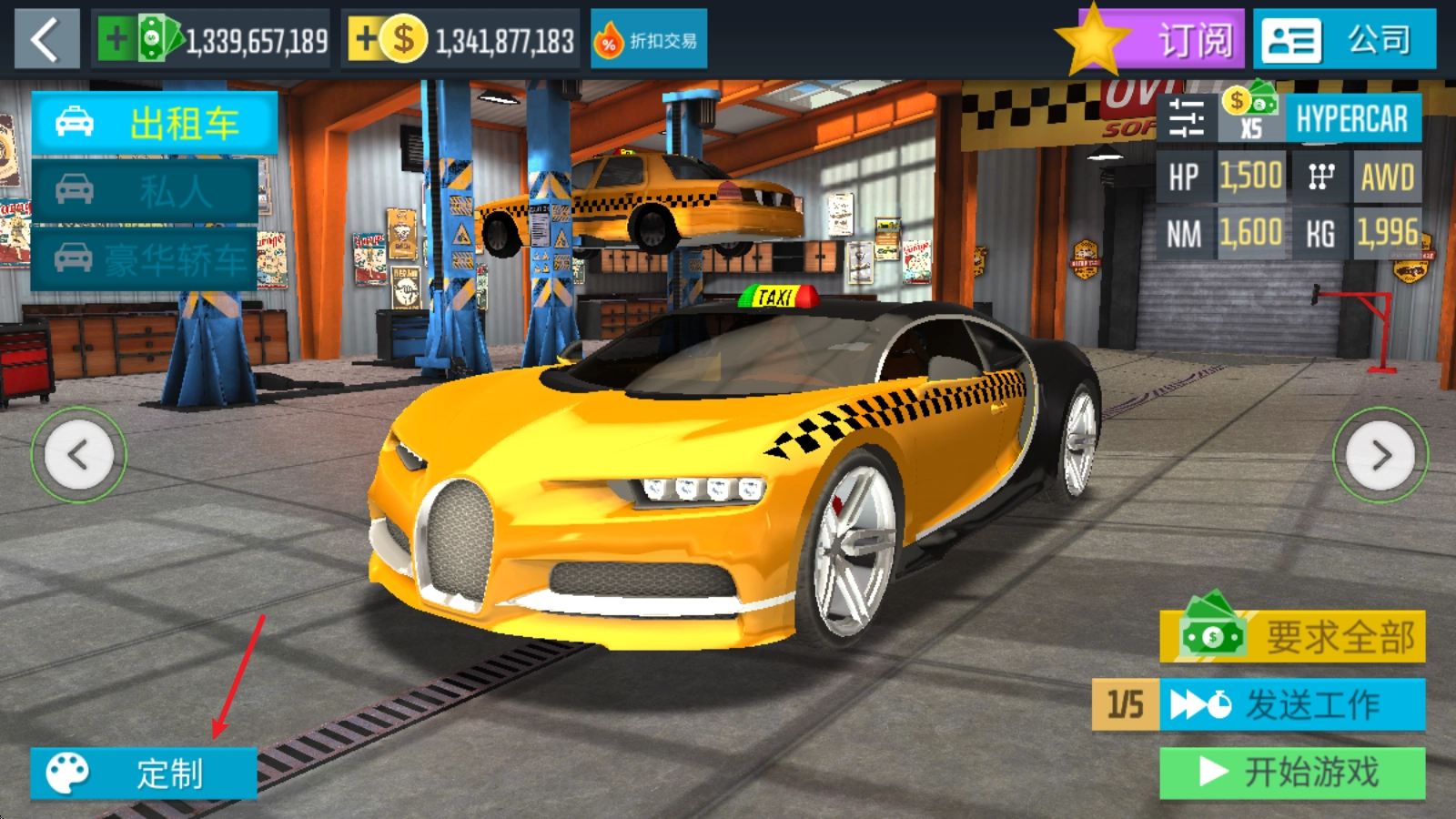Viewport: 1456px width, 819px height.
Task: Choose 发送工作 to send car to work
Action: point(1292,704)
